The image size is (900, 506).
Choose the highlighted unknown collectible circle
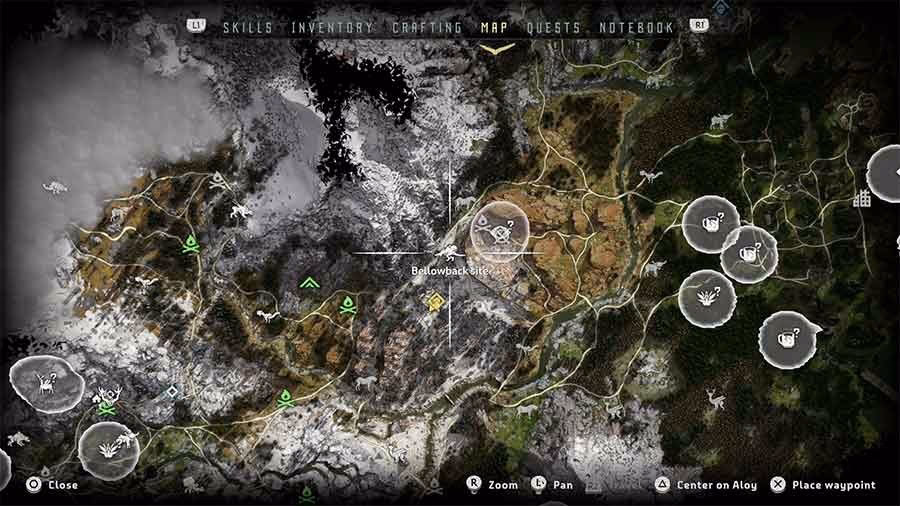[x=498, y=232]
